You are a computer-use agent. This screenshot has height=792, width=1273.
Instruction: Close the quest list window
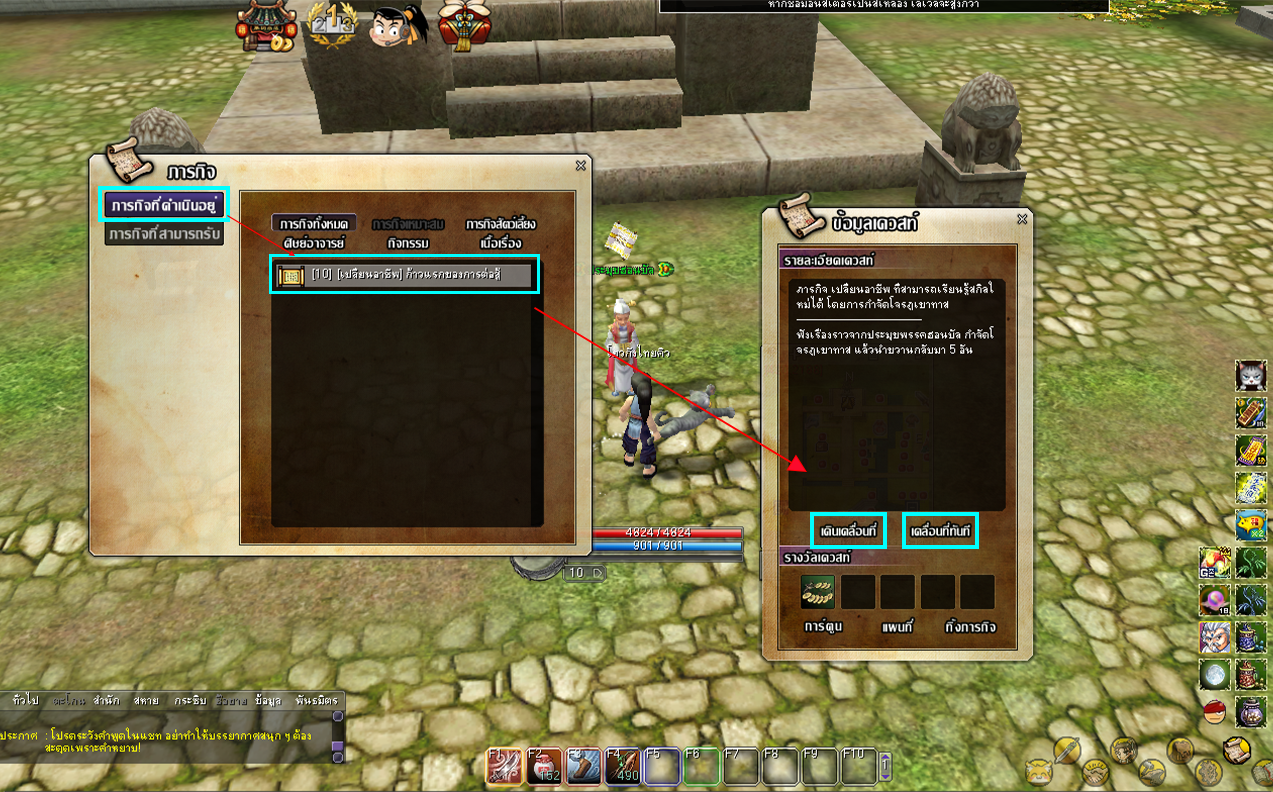(580, 166)
